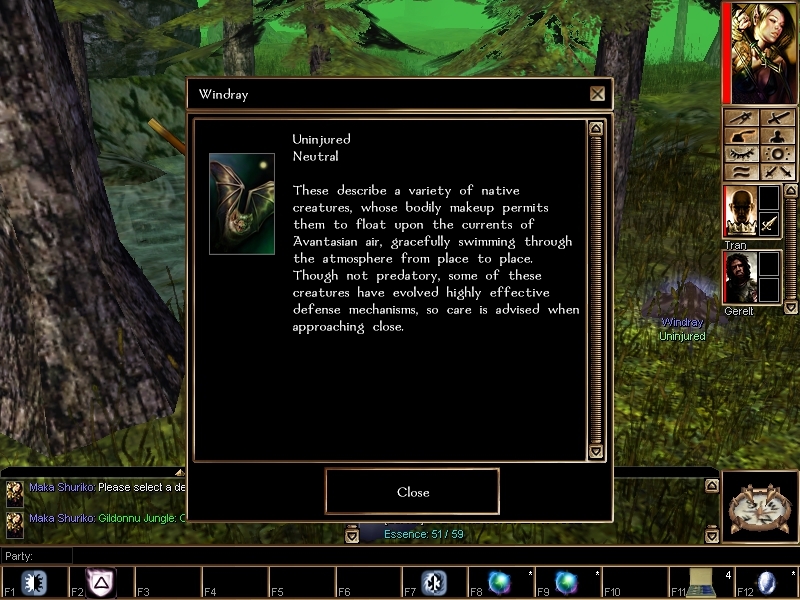This screenshot has width=800, height=600.
Task: Trigger the F7 quickslot ability
Action: point(433,583)
